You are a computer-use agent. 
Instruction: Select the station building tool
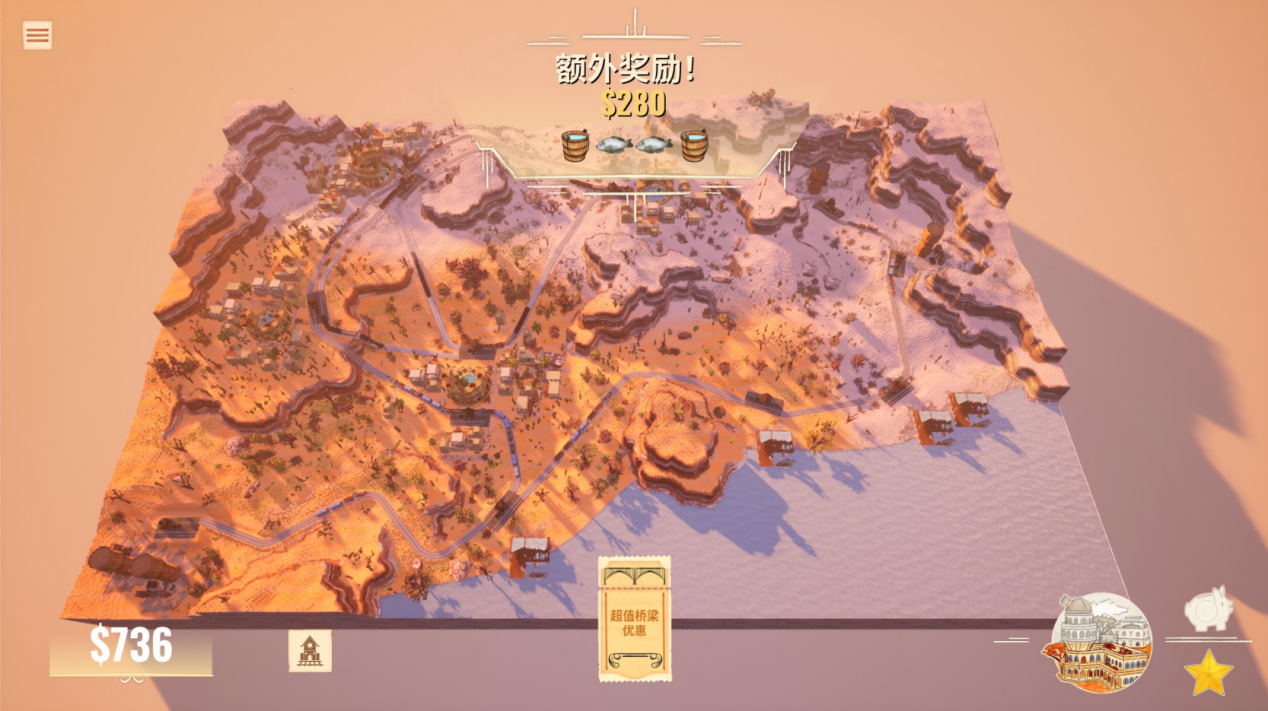[x=310, y=651]
